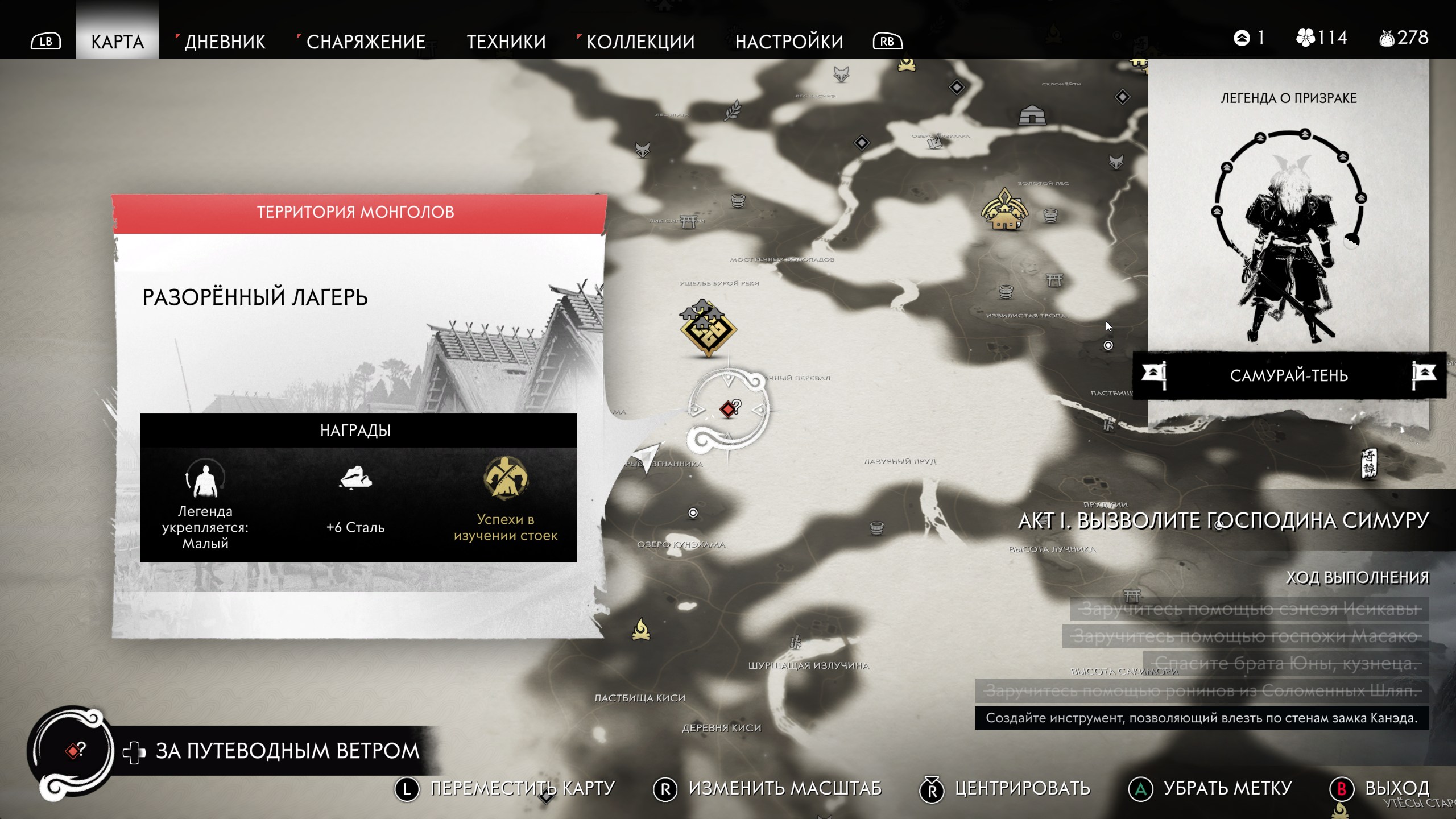1456x819 pixels.
Task: Show the Коллекции tab
Action: (x=640, y=42)
